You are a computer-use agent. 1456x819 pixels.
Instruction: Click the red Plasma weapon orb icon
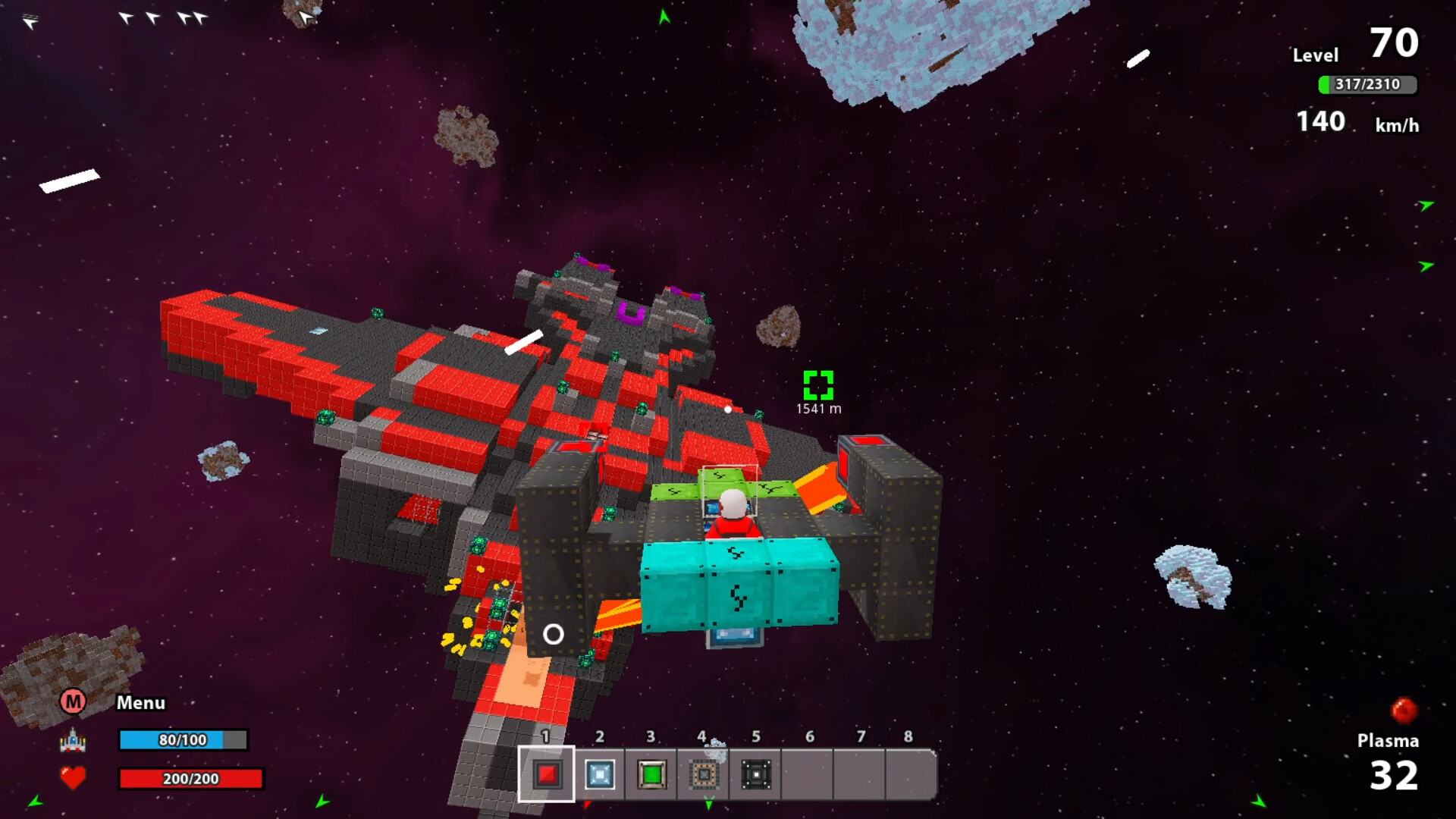[x=1404, y=711]
